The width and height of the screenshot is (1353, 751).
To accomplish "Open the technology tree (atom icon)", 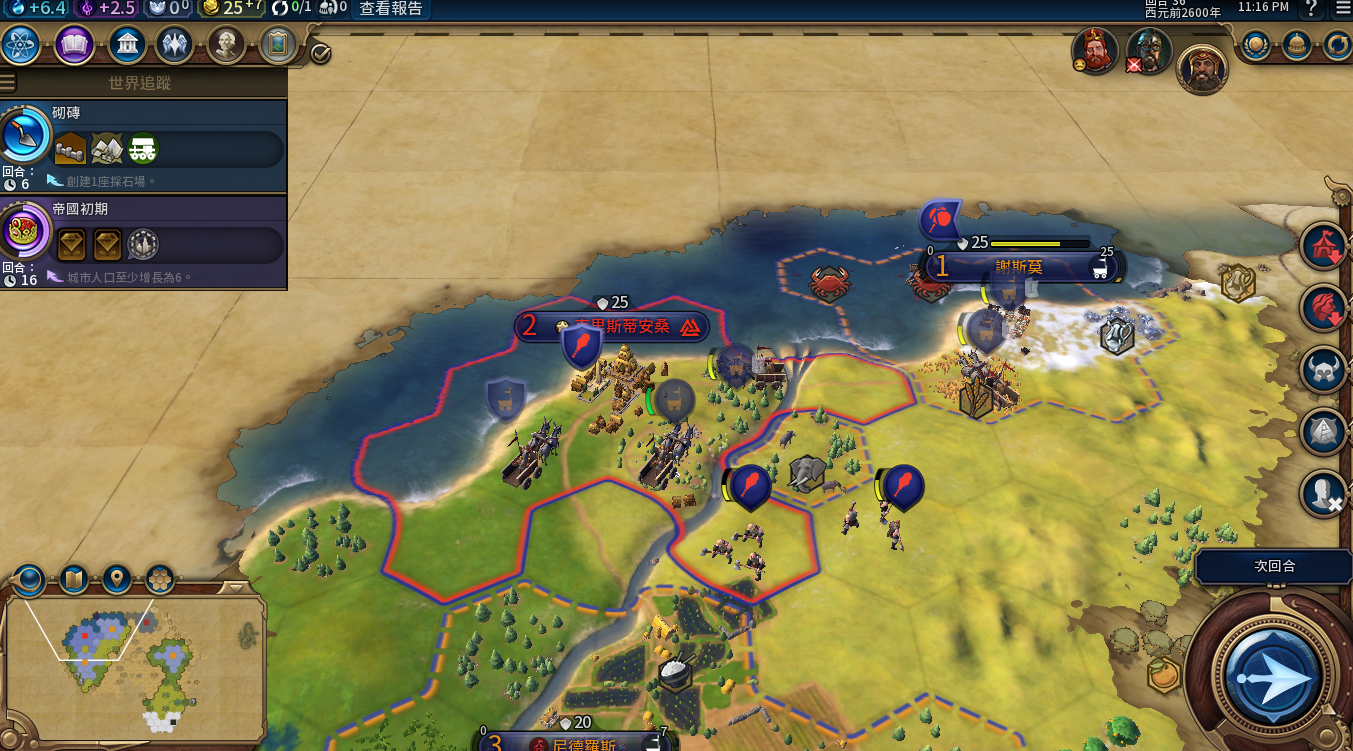I will coord(20,45).
